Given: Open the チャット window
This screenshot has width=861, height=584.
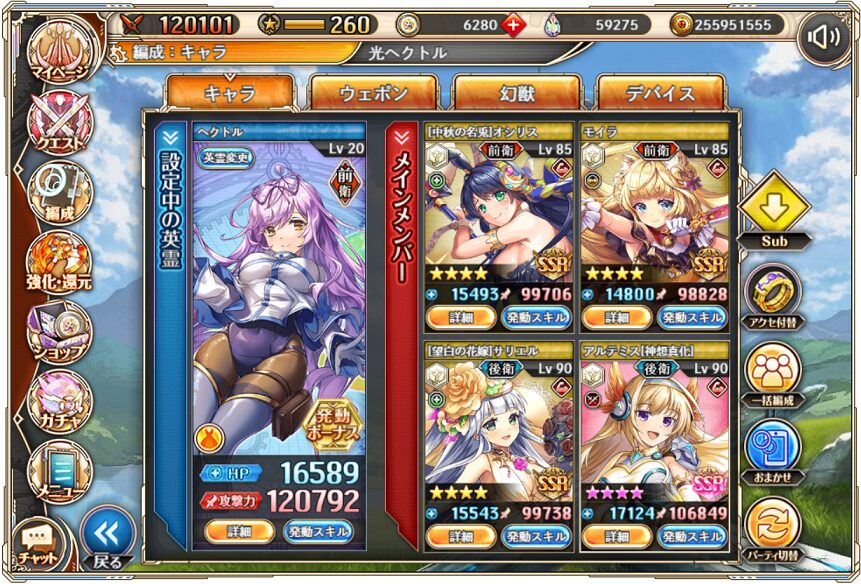Looking at the screenshot, I should click(37, 543).
